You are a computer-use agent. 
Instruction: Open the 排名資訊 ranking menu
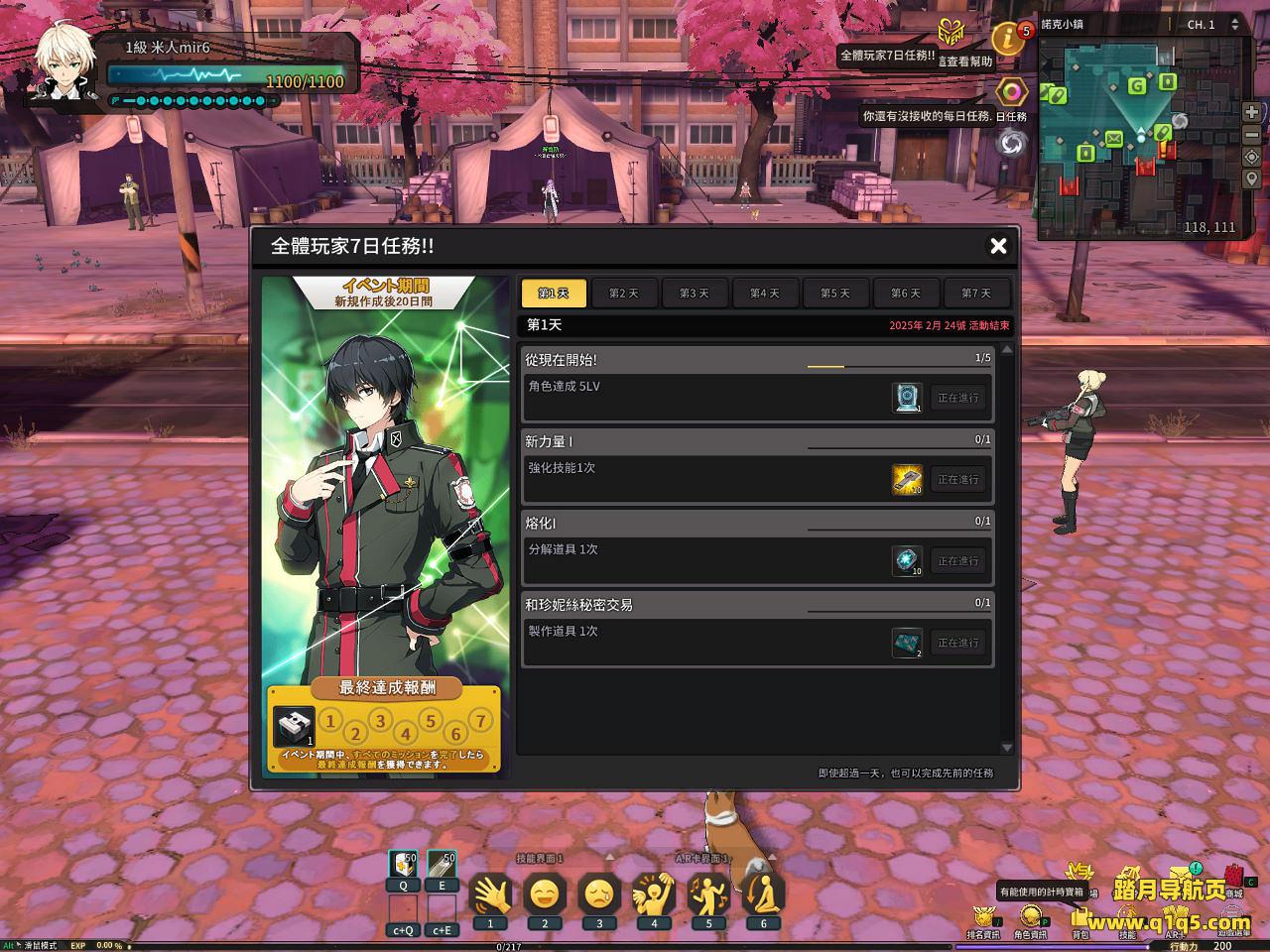pos(983,917)
